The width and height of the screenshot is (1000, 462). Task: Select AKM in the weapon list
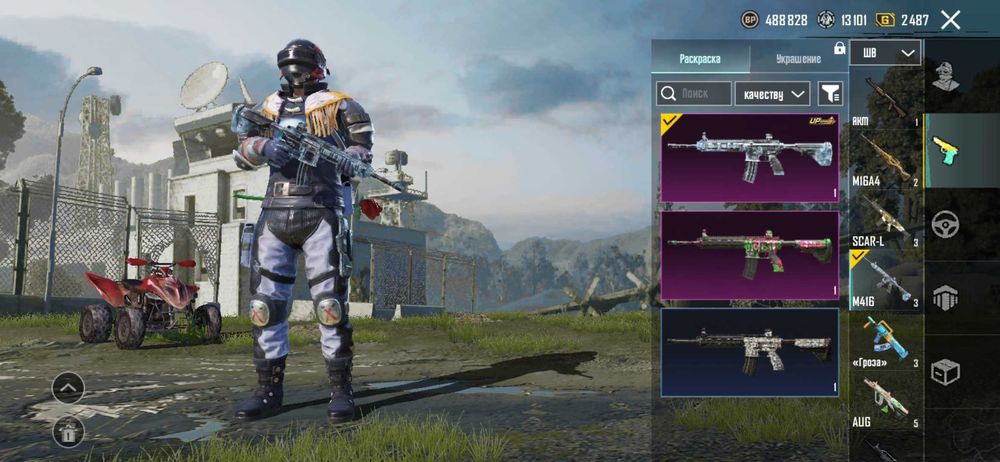tap(885, 98)
